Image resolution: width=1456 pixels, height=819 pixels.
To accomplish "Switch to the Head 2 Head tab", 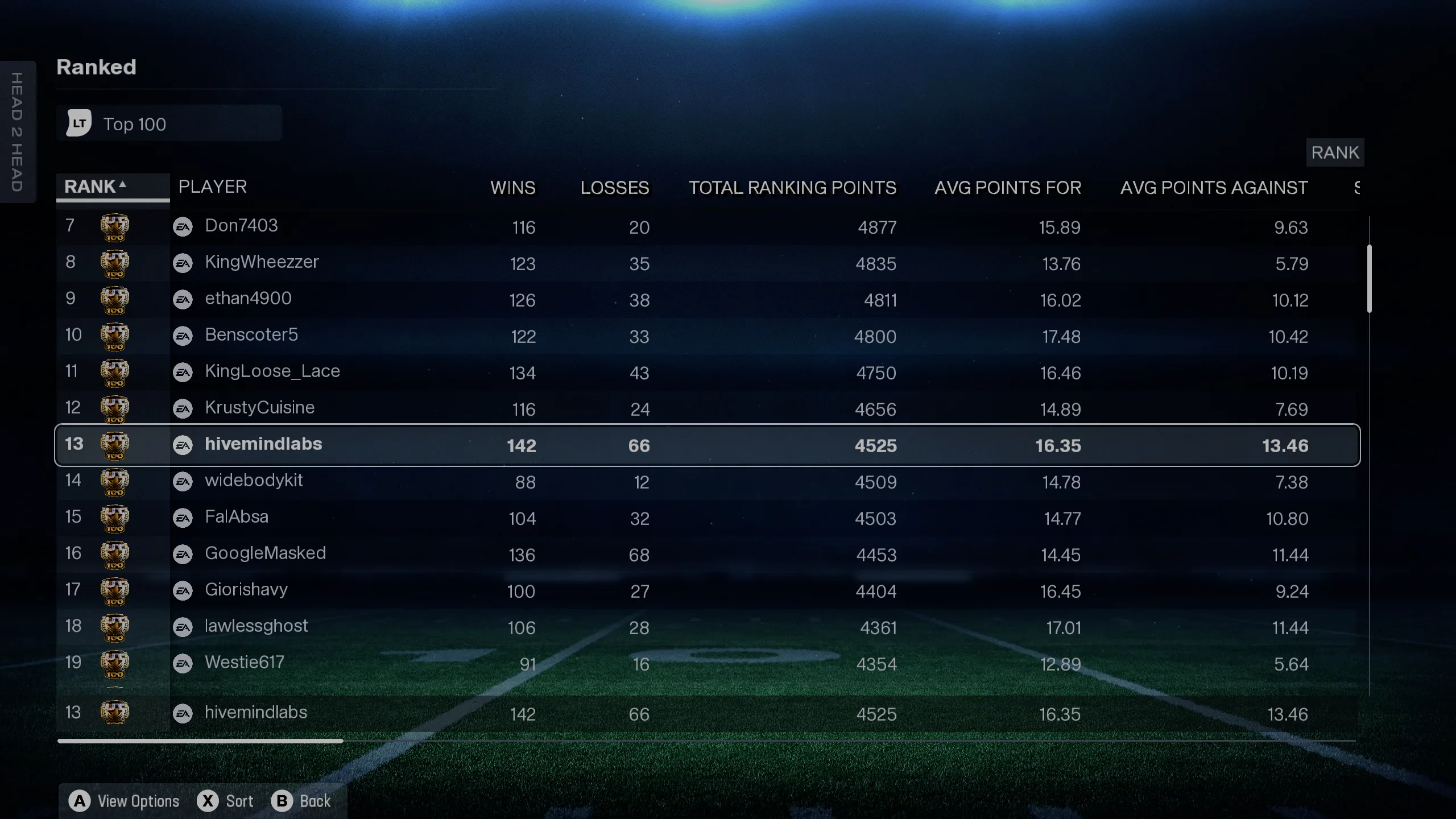I will tap(17, 132).
